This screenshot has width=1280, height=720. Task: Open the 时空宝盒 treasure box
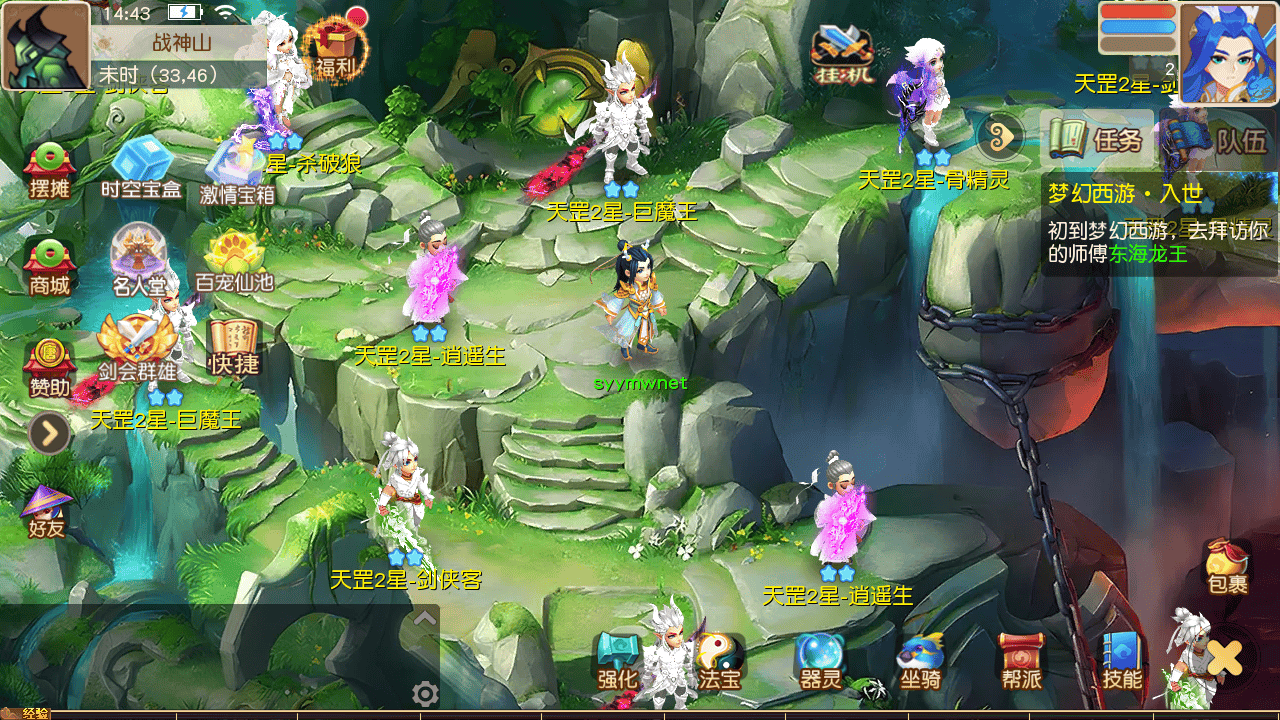tap(141, 168)
